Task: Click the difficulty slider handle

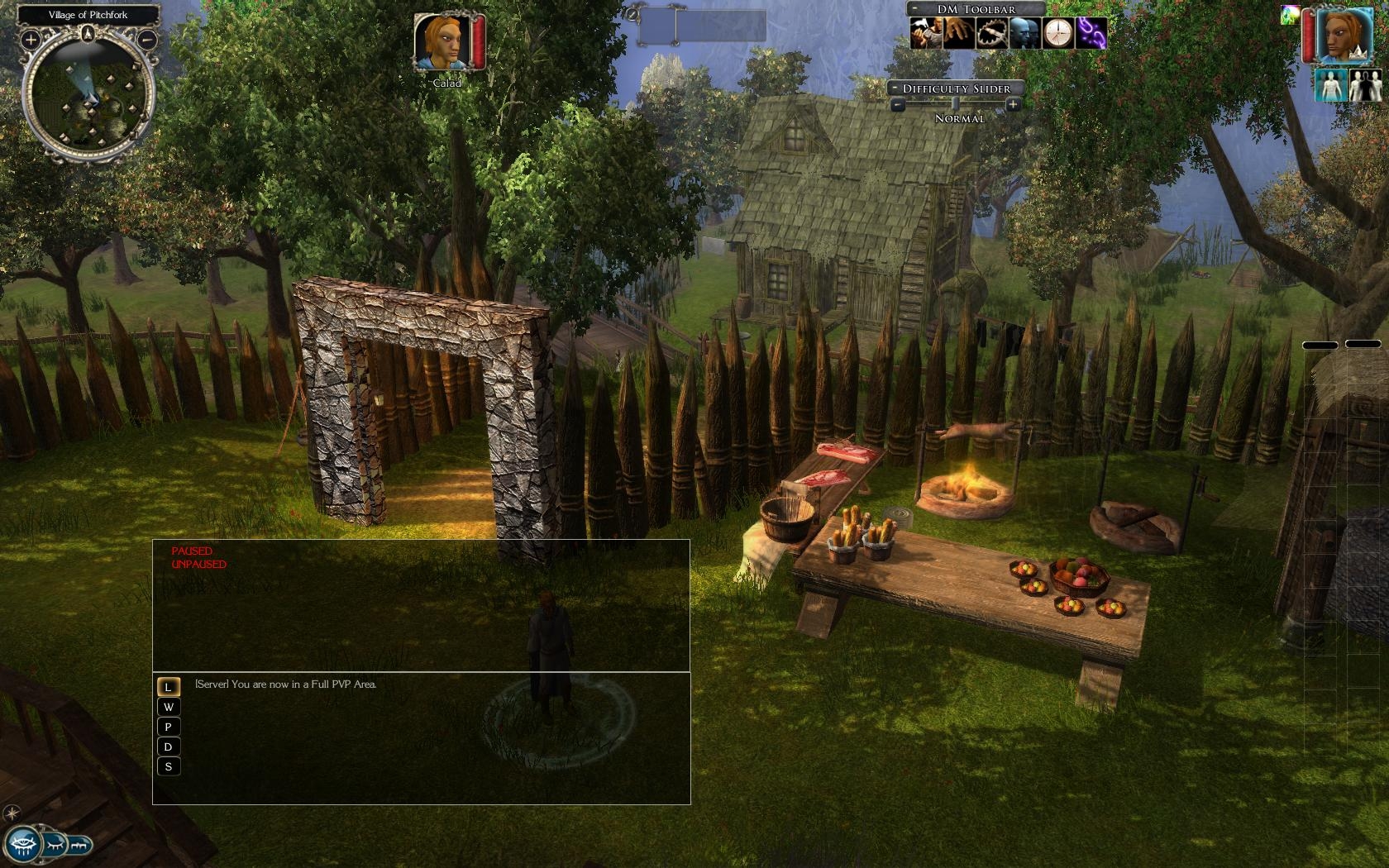Action: [955, 104]
